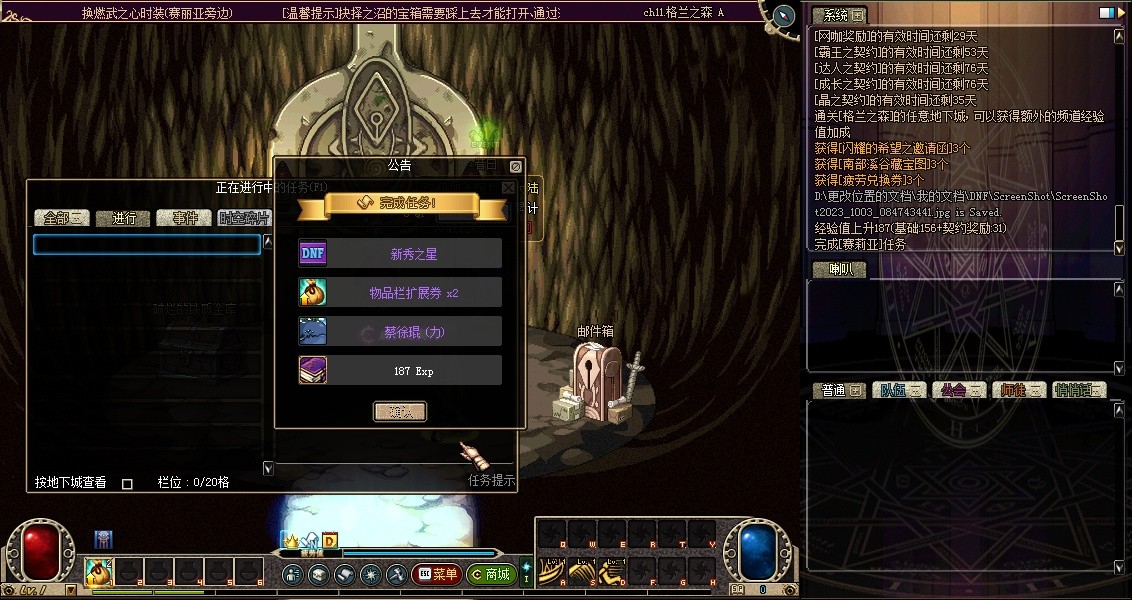Image resolution: width=1132 pixels, height=600 pixels.
Task: Click the 任务提示 quest hint button
Action: 491,480
